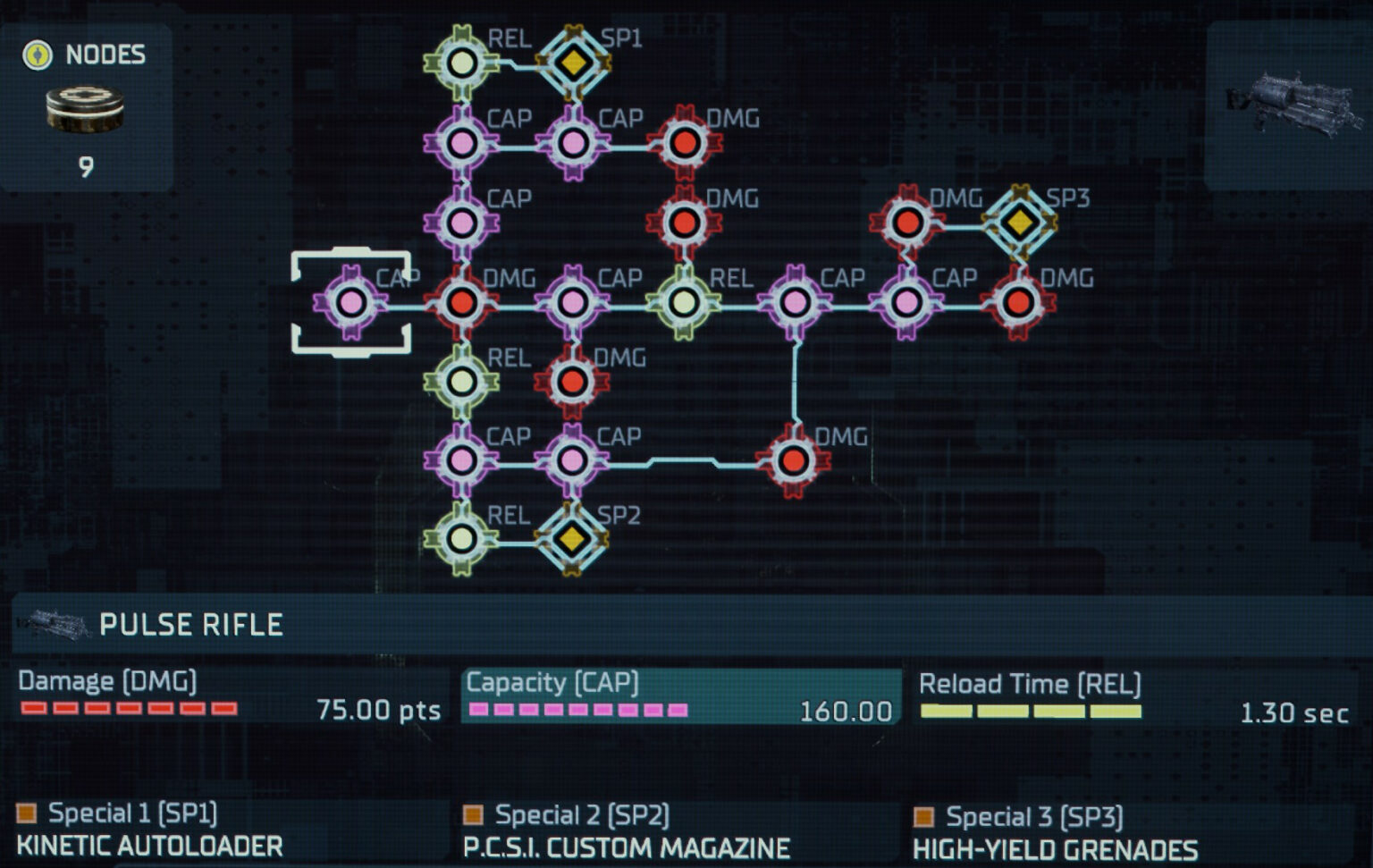This screenshot has height=868, width=1373.
Task: Activate the bottom REL node above SP2
Action: 460,537
